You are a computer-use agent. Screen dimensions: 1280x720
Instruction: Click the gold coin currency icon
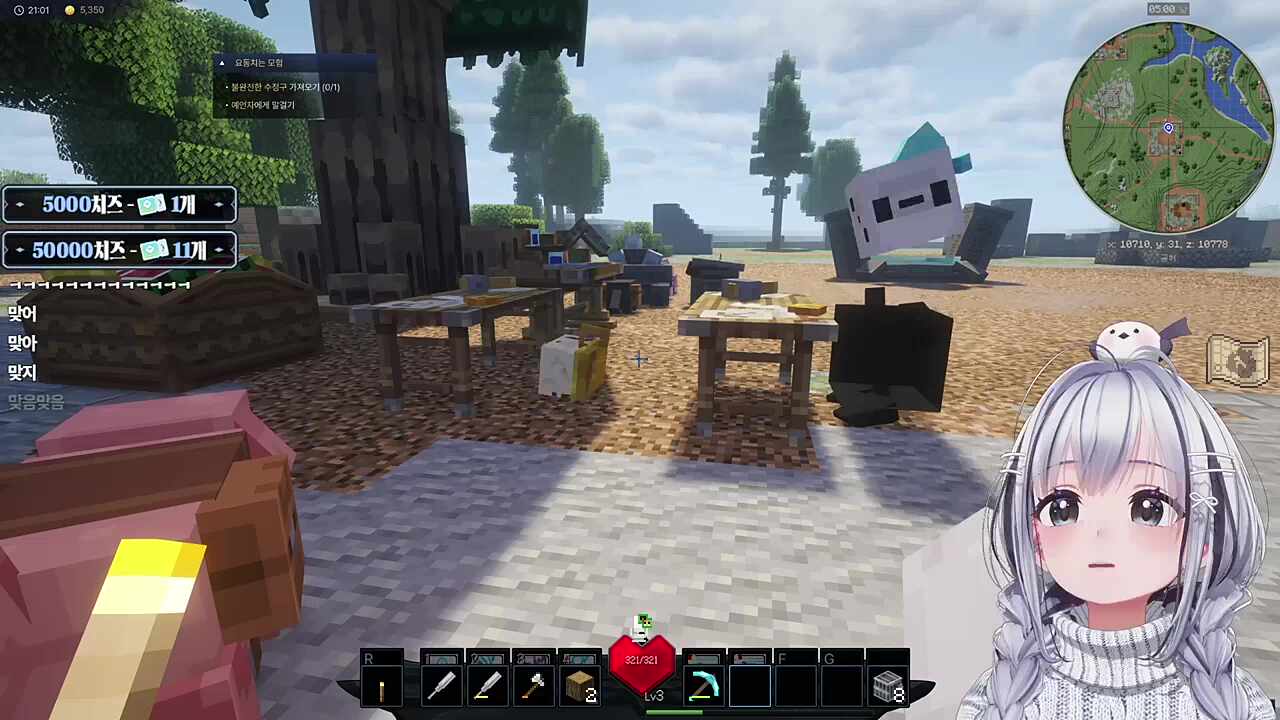tap(69, 10)
